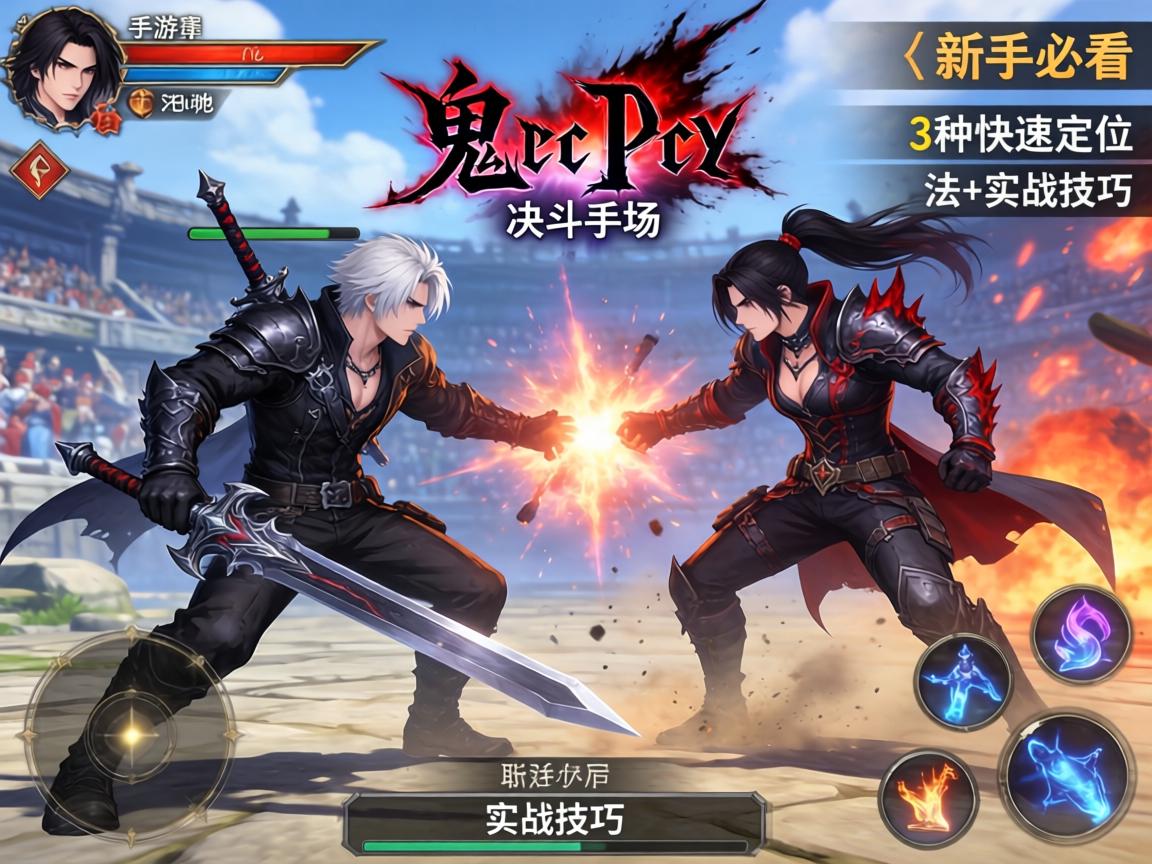
Task: Tap the virtual joystick's glowing center
Action: [x=131, y=736]
